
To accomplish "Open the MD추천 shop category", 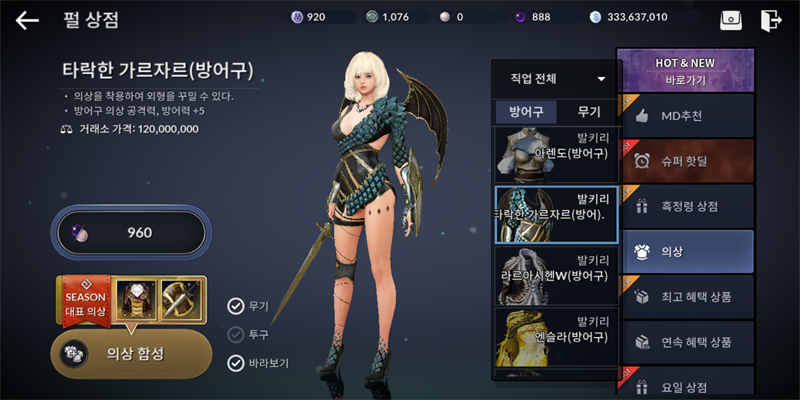I will pos(687,116).
